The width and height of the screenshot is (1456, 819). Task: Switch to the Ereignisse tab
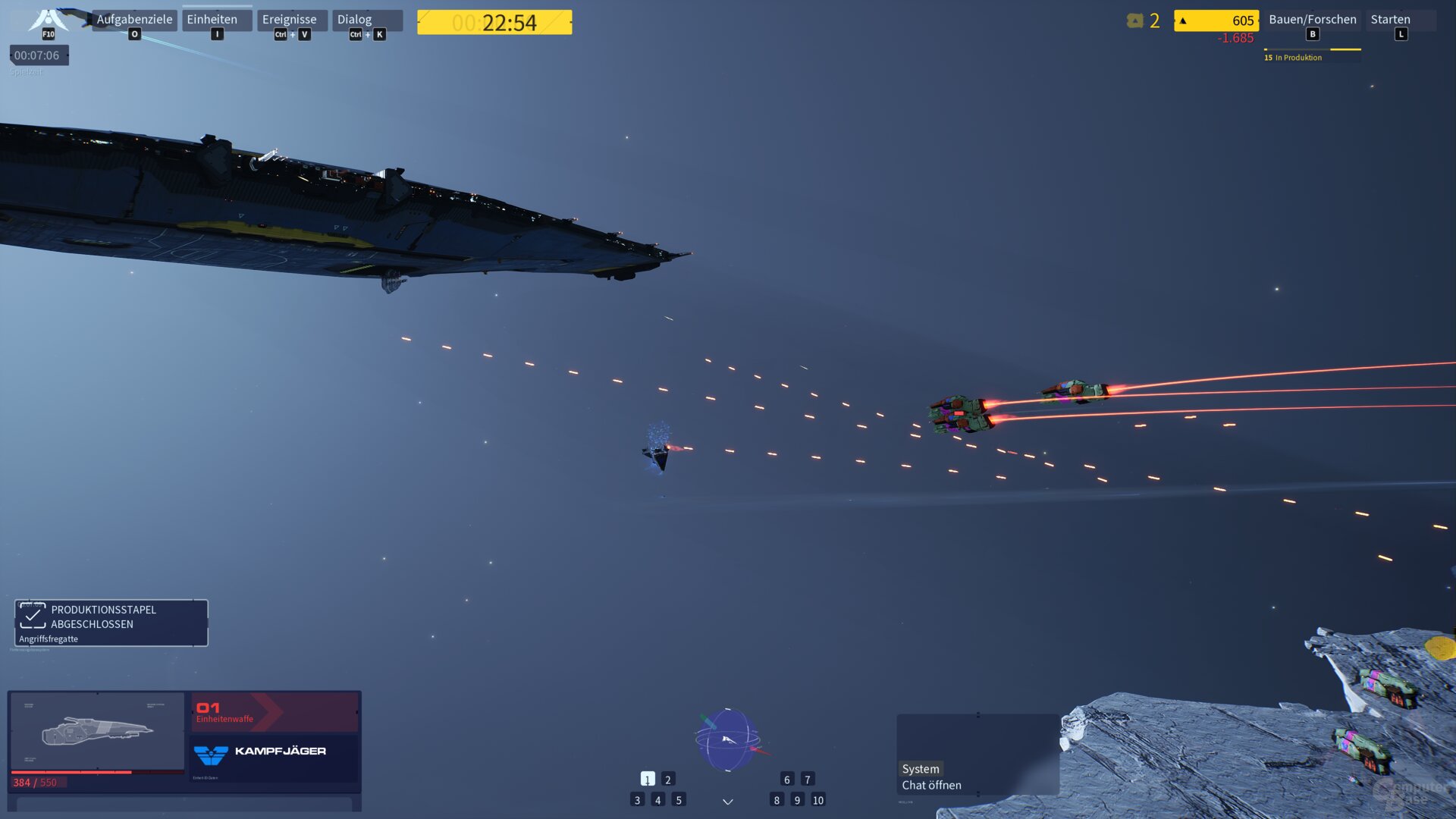[292, 19]
